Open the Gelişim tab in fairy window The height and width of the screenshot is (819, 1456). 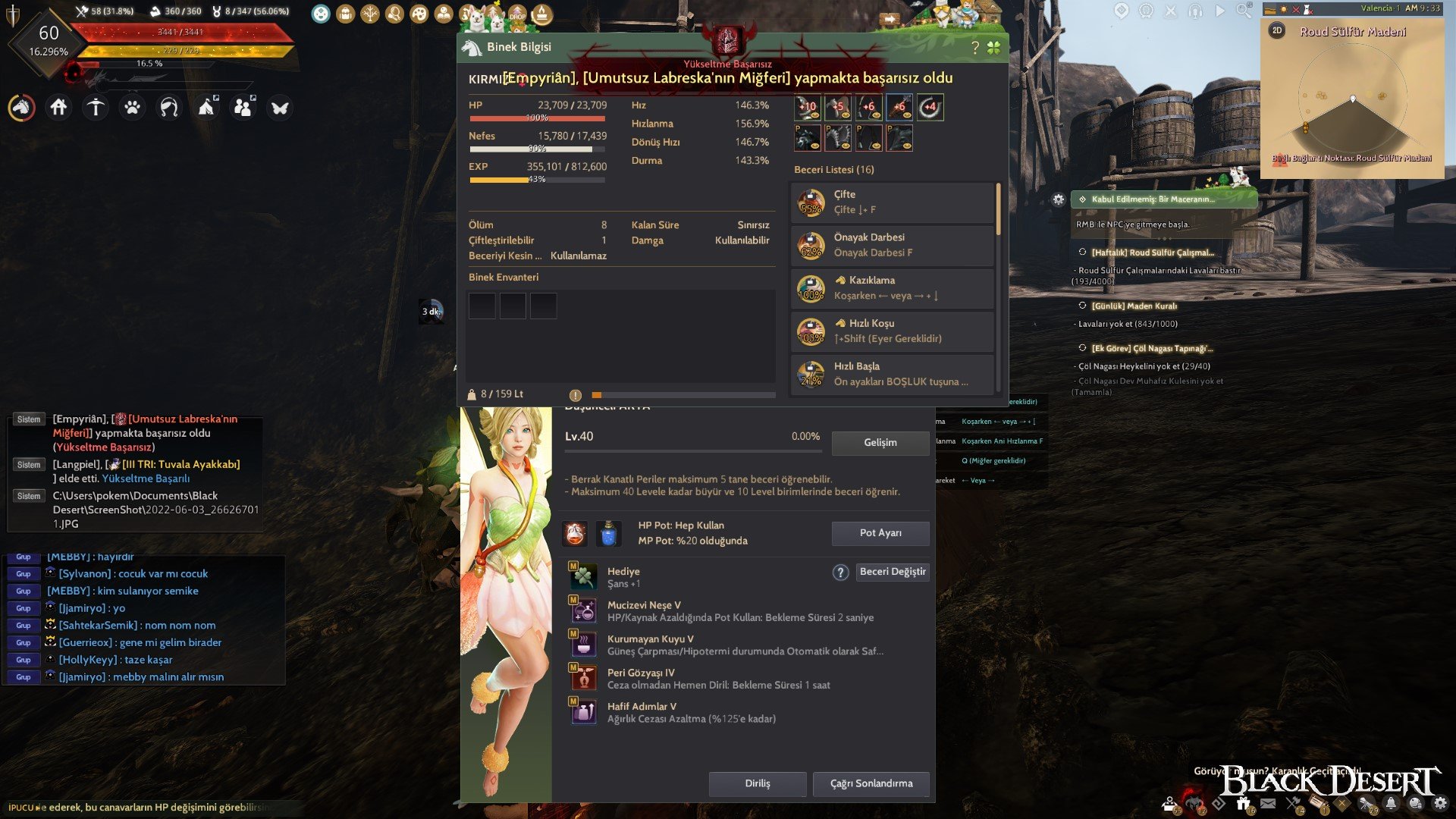click(x=880, y=443)
